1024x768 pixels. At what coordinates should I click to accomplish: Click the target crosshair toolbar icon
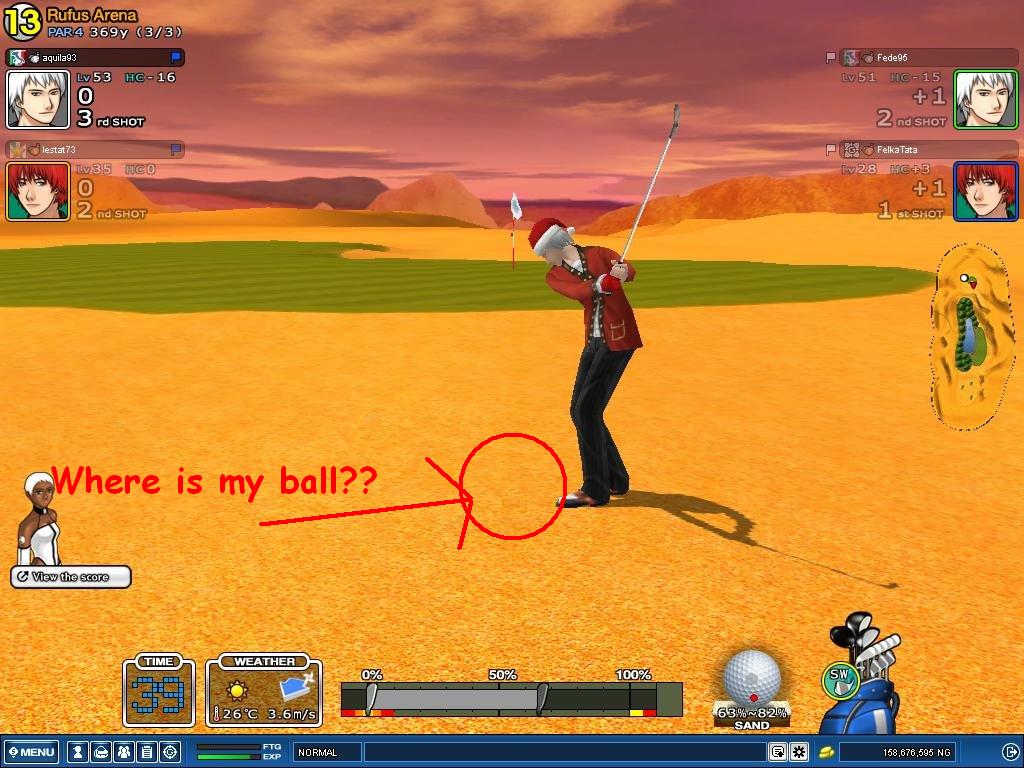[x=170, y=752]
